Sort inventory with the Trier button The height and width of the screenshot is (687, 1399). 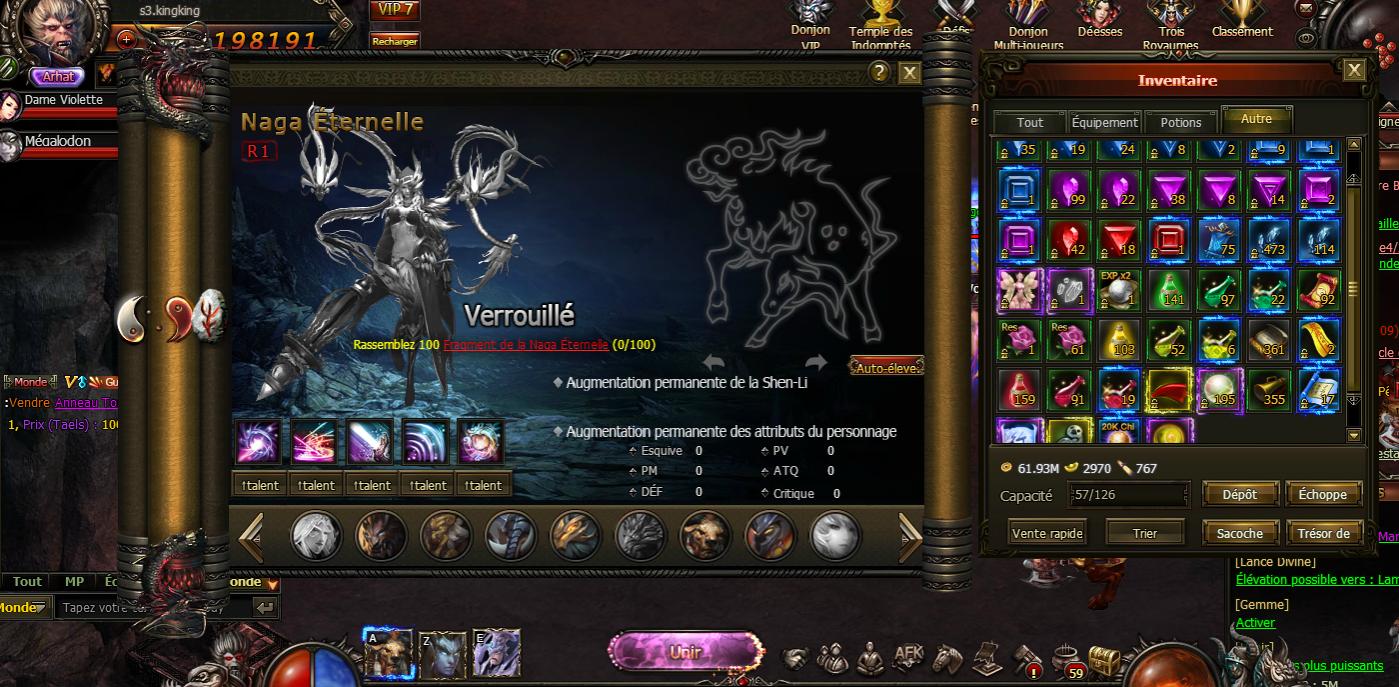pyautogui.click(x=1145, y=533)
